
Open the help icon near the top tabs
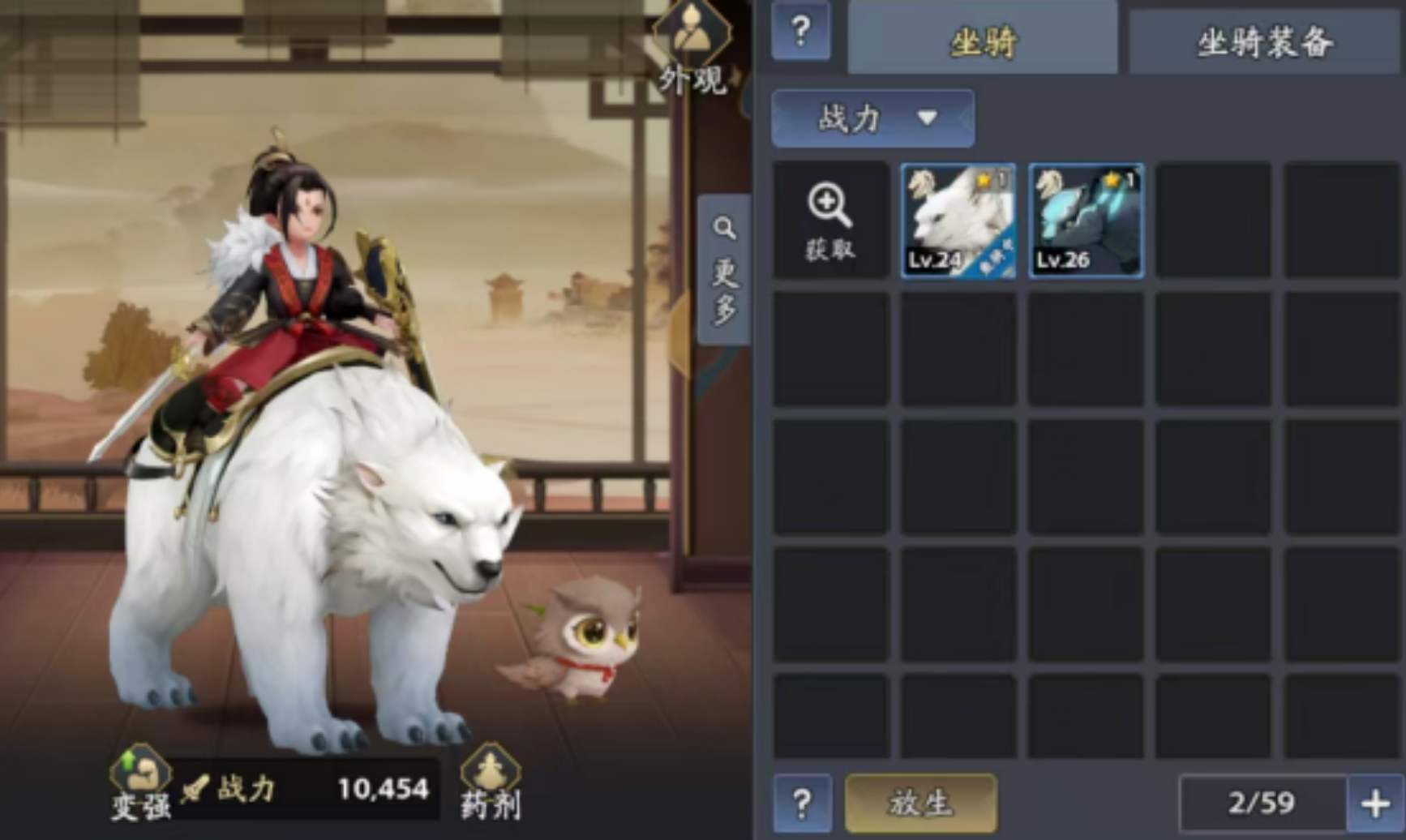[801, 32]
